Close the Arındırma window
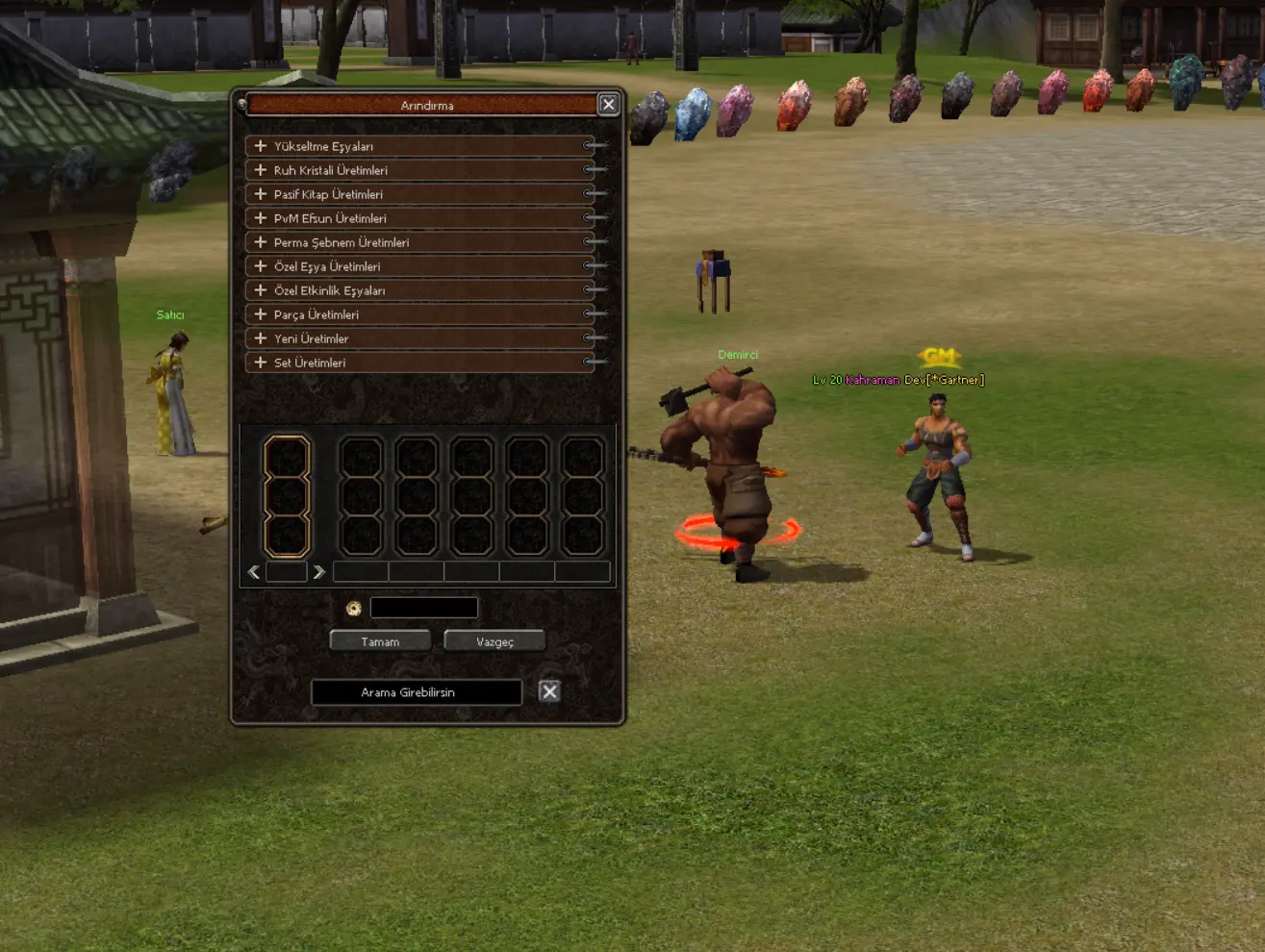 pyautogui.click(x=608, y=105)
